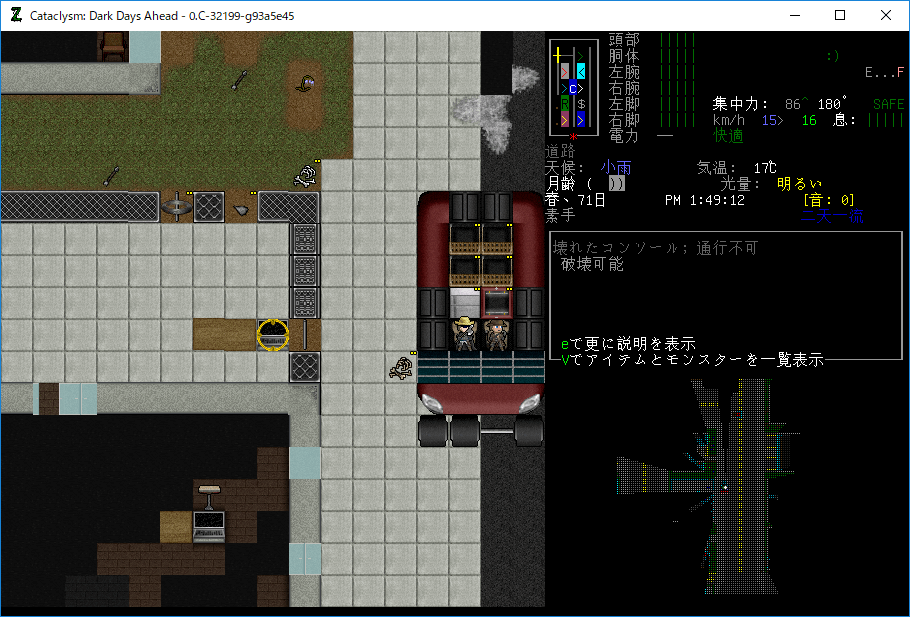Viewport: 910px width, 617px height.
Task: Maximize the game window
Action: [x=840, y=15]
